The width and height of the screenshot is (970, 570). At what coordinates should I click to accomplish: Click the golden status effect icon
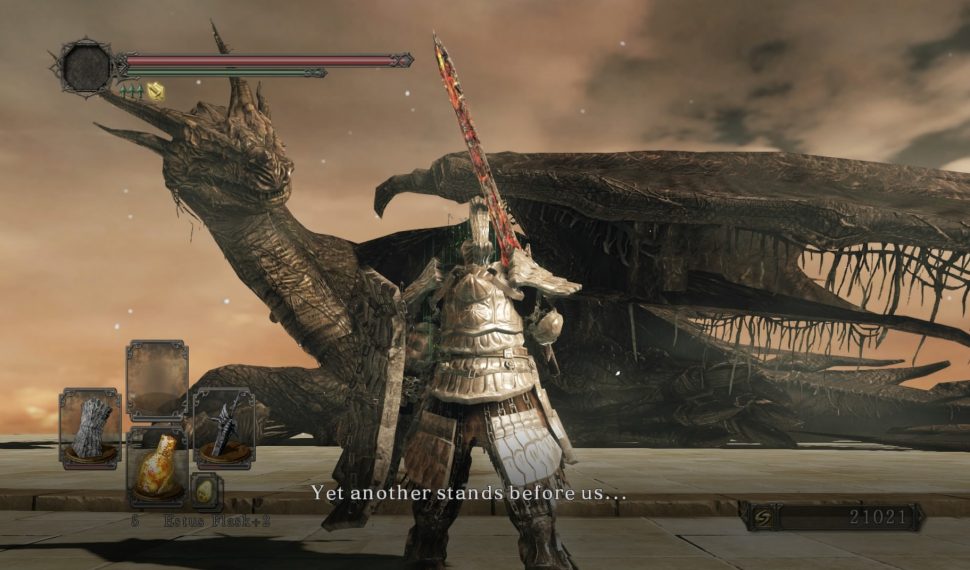pyautogui.click(x=155, y=91)
